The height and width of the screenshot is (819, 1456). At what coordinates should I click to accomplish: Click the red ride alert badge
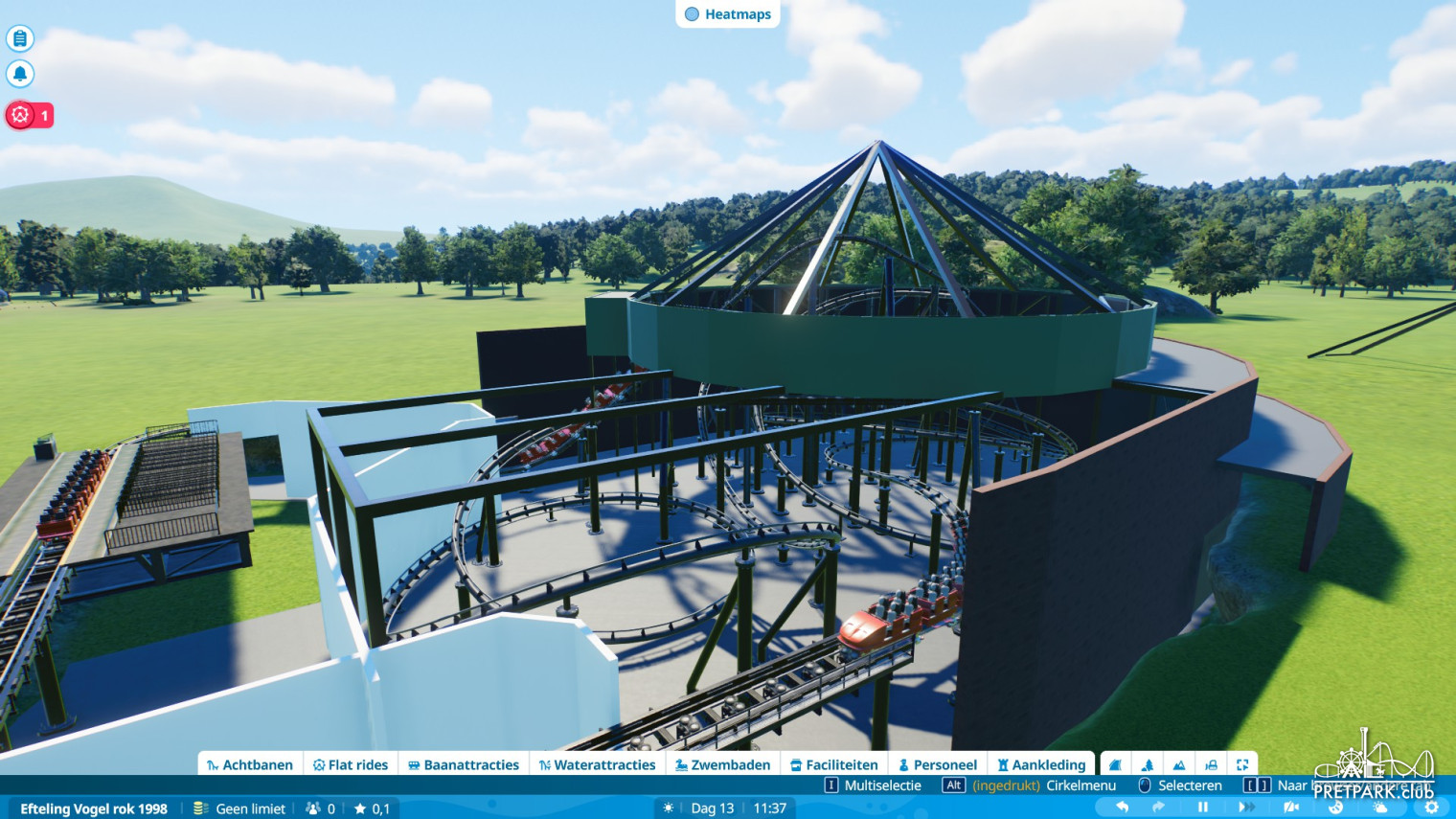[x=29, y=115]
